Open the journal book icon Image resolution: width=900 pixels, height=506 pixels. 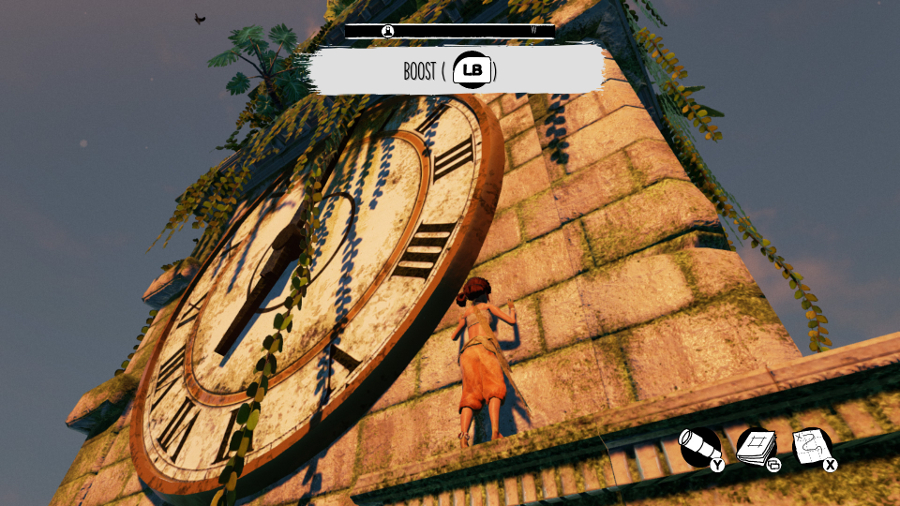[756, 447]
